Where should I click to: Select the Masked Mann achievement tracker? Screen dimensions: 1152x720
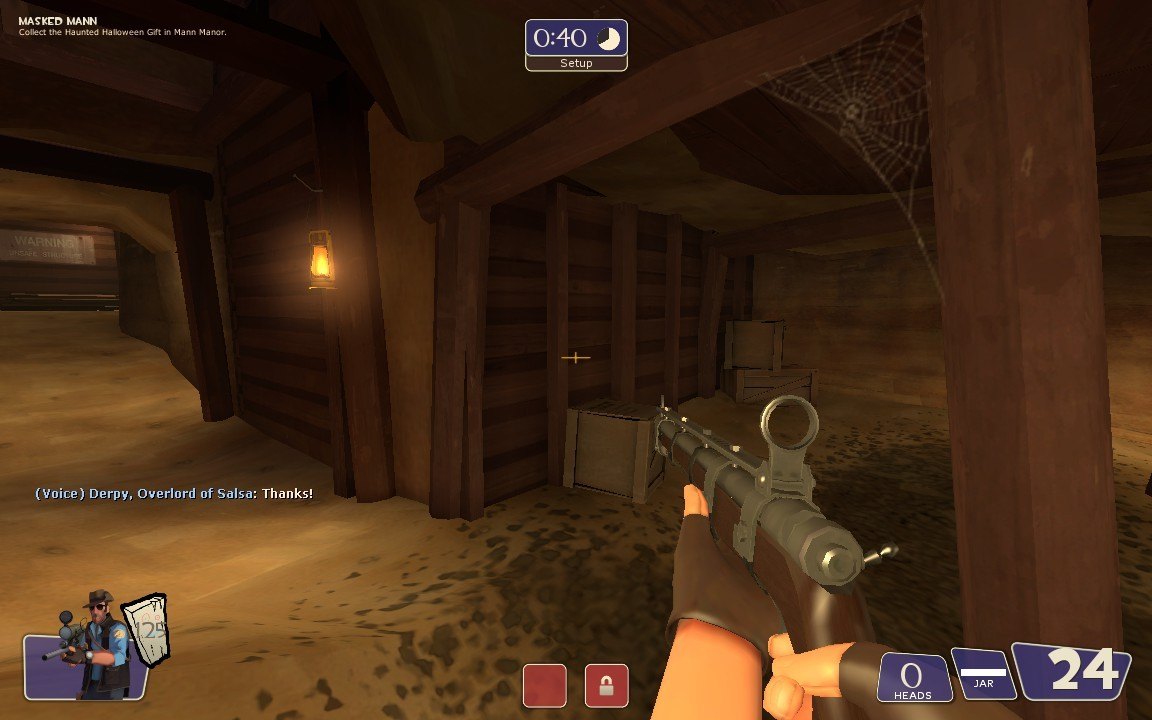point(122,26)
